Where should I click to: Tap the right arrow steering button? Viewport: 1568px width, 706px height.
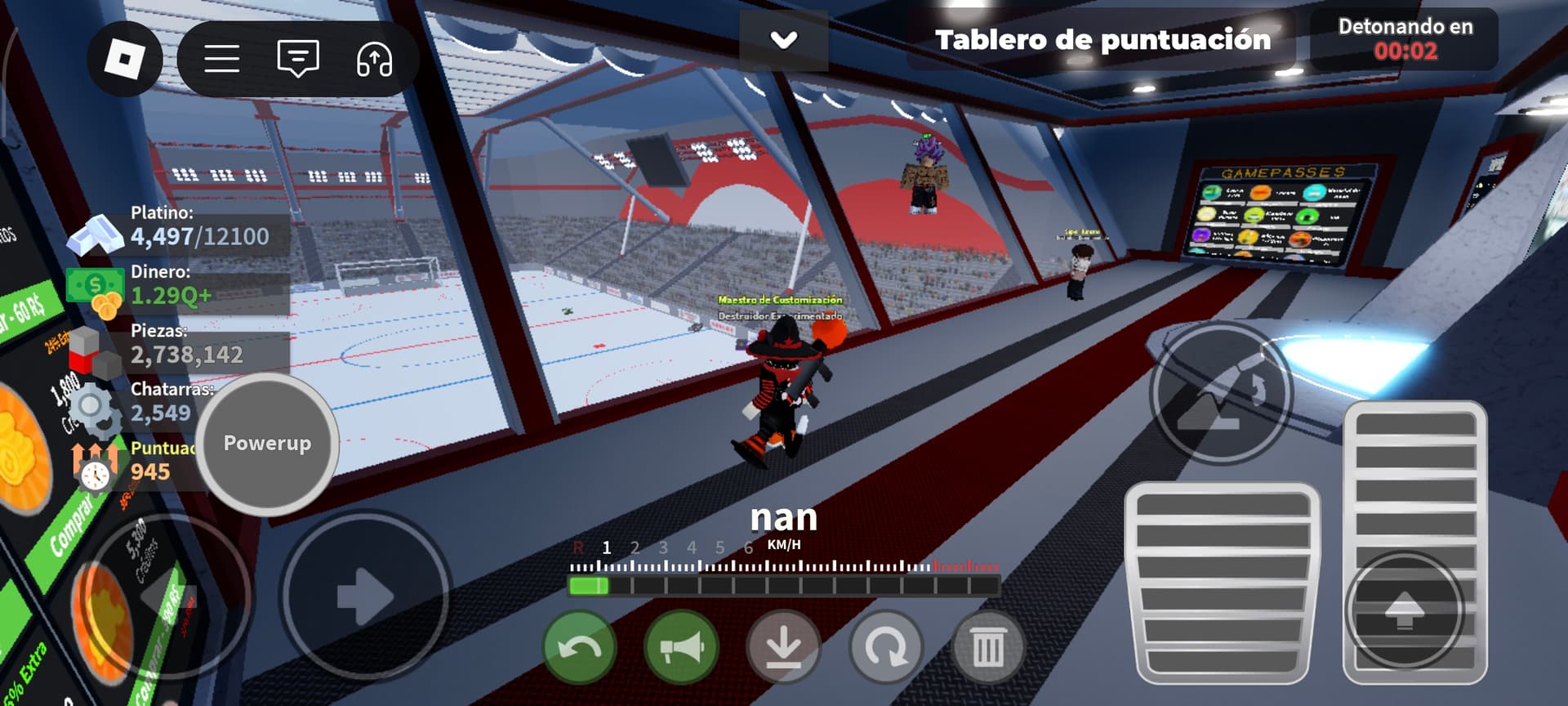[365, 596]
